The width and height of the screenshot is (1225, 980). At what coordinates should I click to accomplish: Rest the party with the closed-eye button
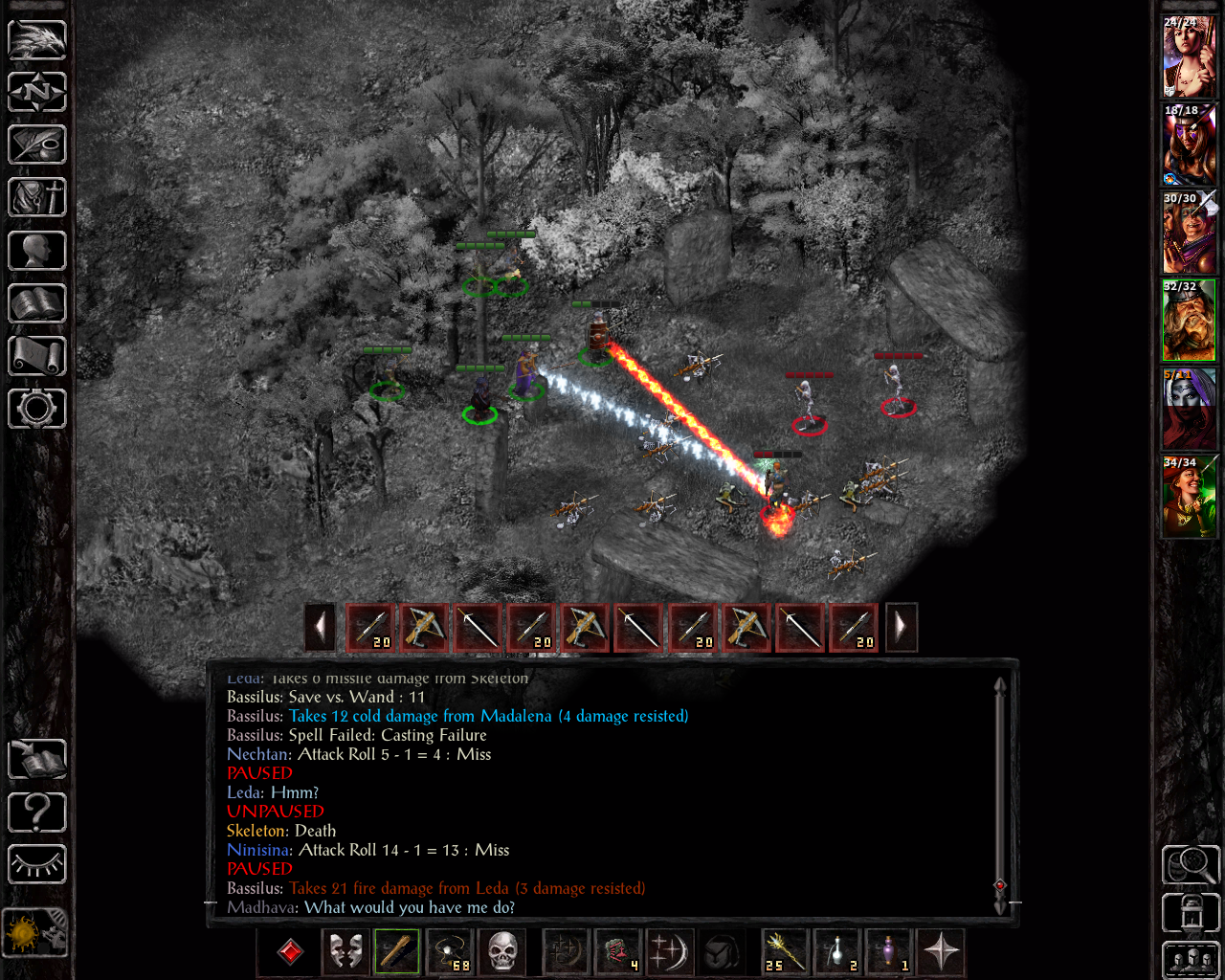pyautogui.click(x=36, y=865)
